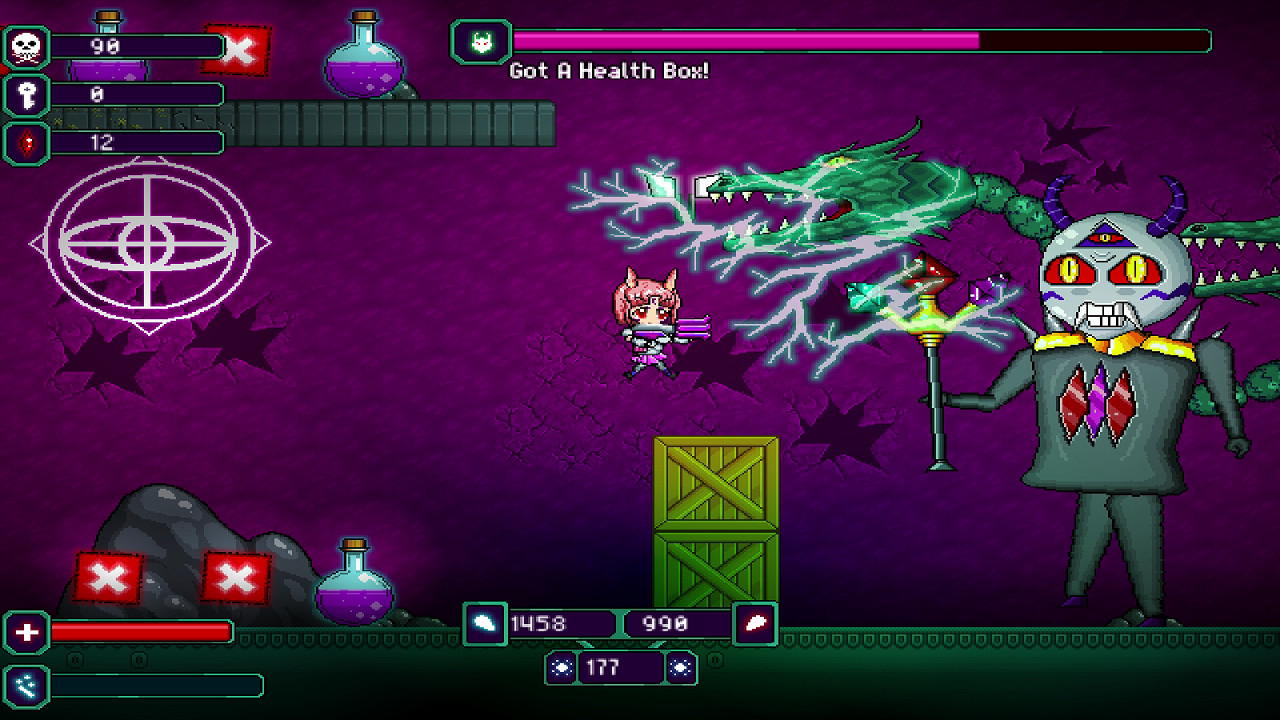This screenshot has height=720, width=1280.
Task: Click the red gem currency icon
Action: pyautogui.click(x=27, y=142)
